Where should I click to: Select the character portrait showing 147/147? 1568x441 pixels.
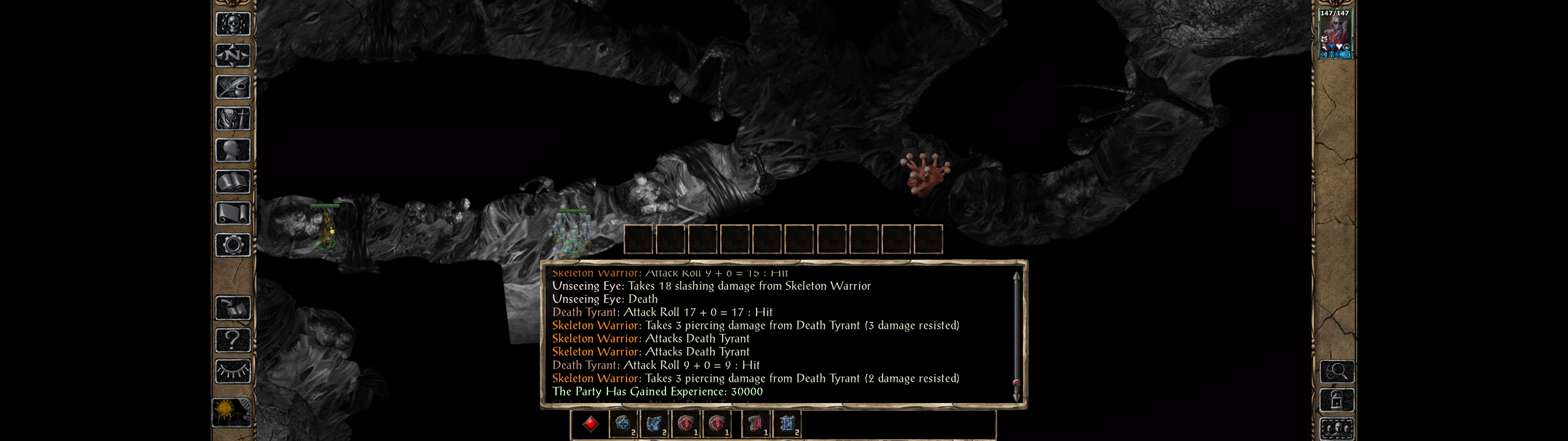(x=1335, y=34)
